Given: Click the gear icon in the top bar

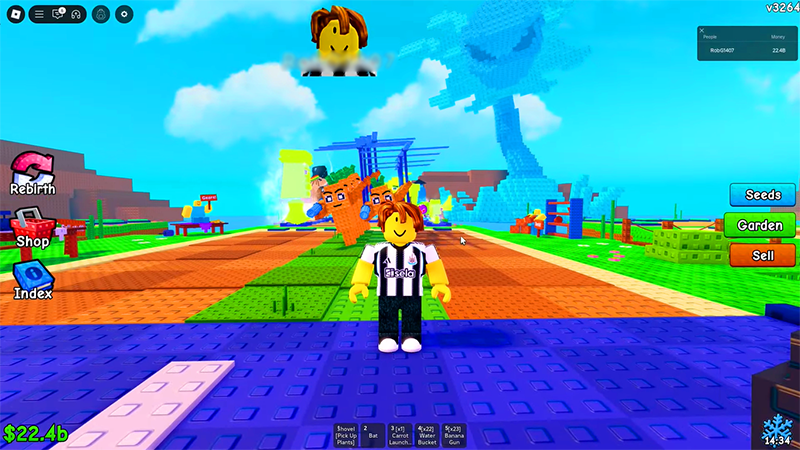Looking at the screenshot, I should [124, 14].
